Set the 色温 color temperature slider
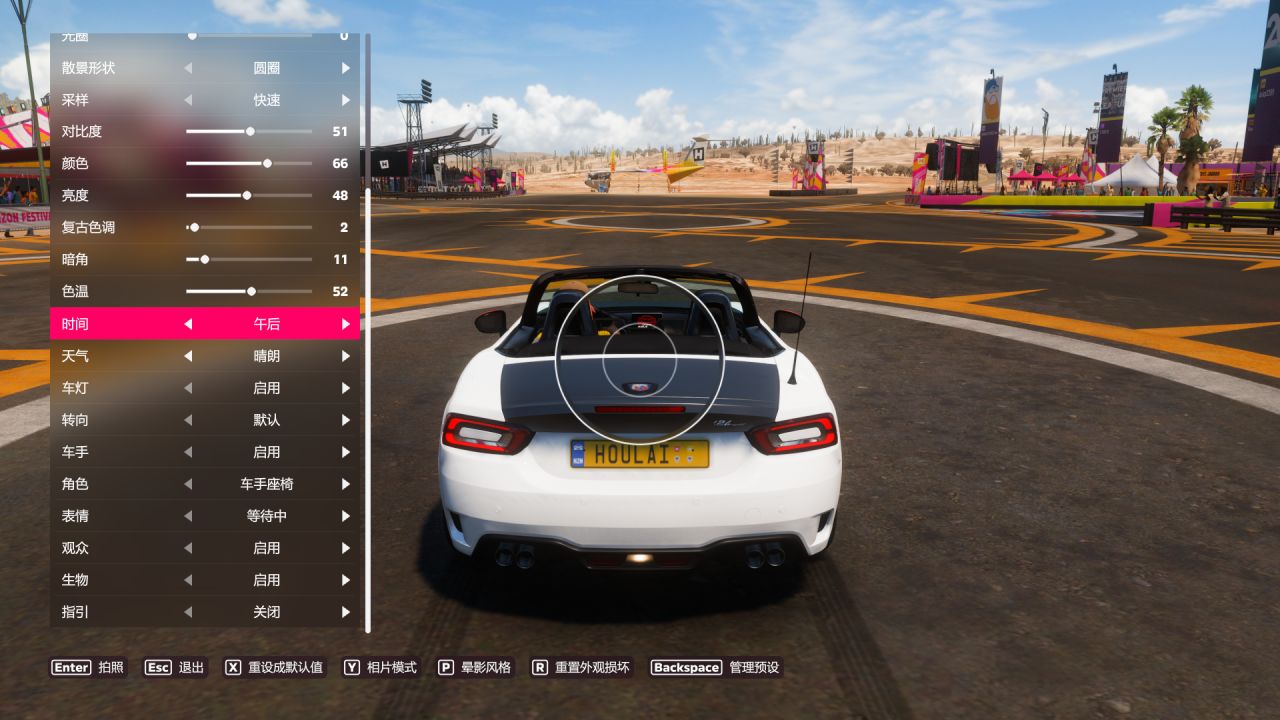Screen dimensions: 1280x720 251,291
